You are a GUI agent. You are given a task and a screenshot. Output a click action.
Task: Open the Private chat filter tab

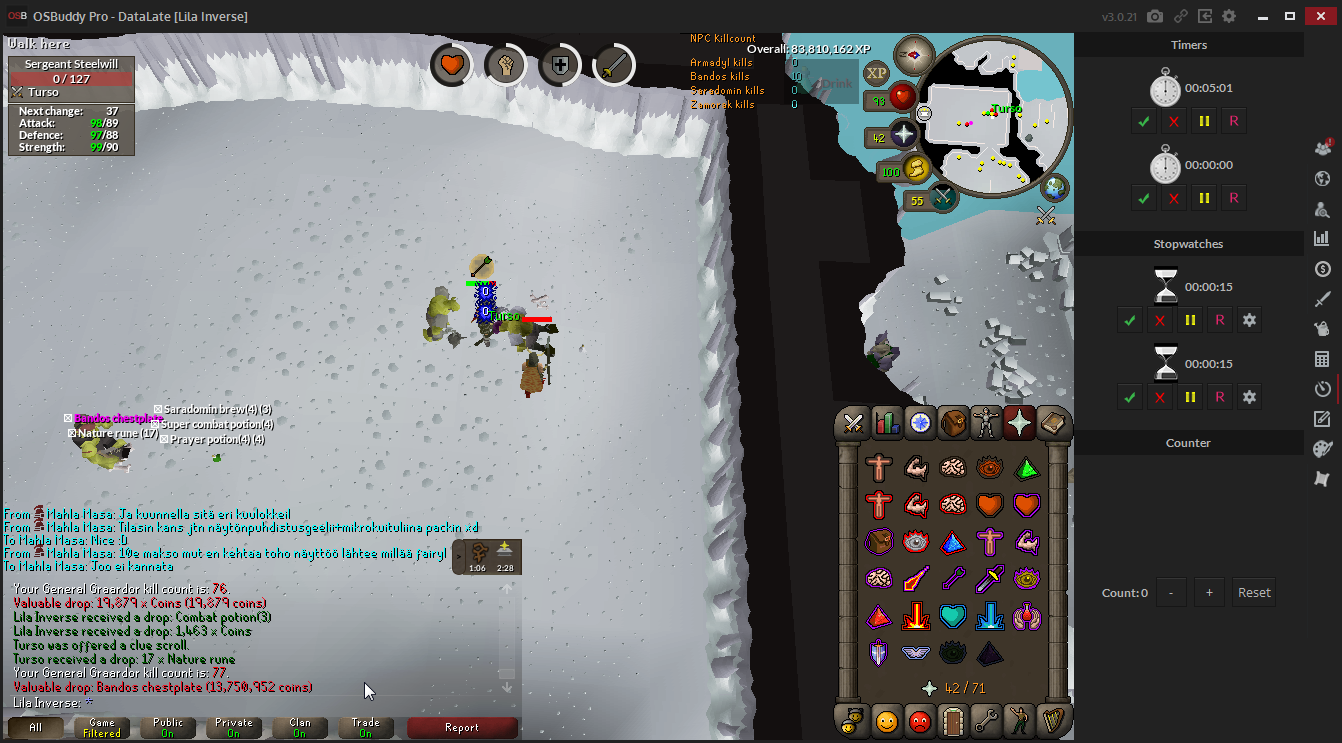[233, 727]
